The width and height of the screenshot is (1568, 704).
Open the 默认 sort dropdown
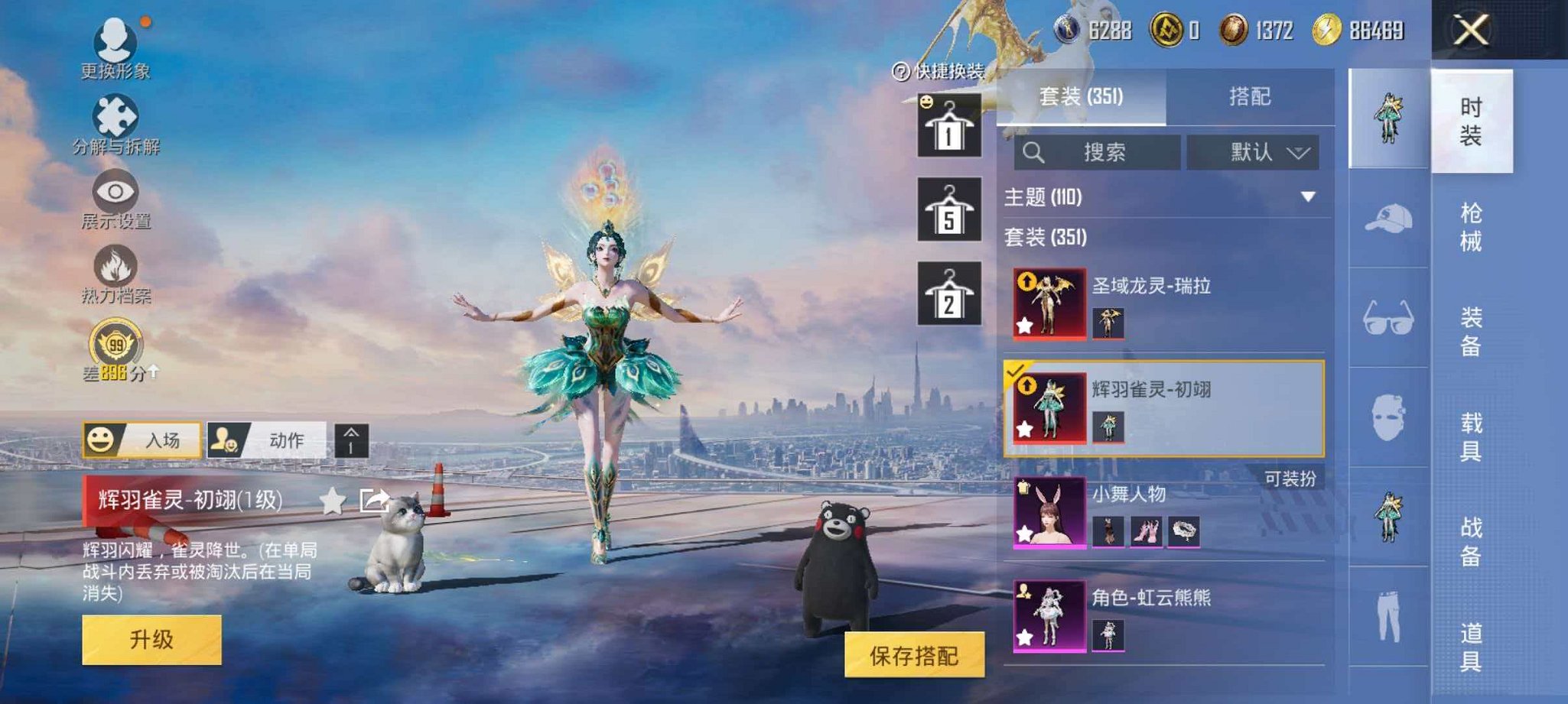click(x=1254, y=151)
